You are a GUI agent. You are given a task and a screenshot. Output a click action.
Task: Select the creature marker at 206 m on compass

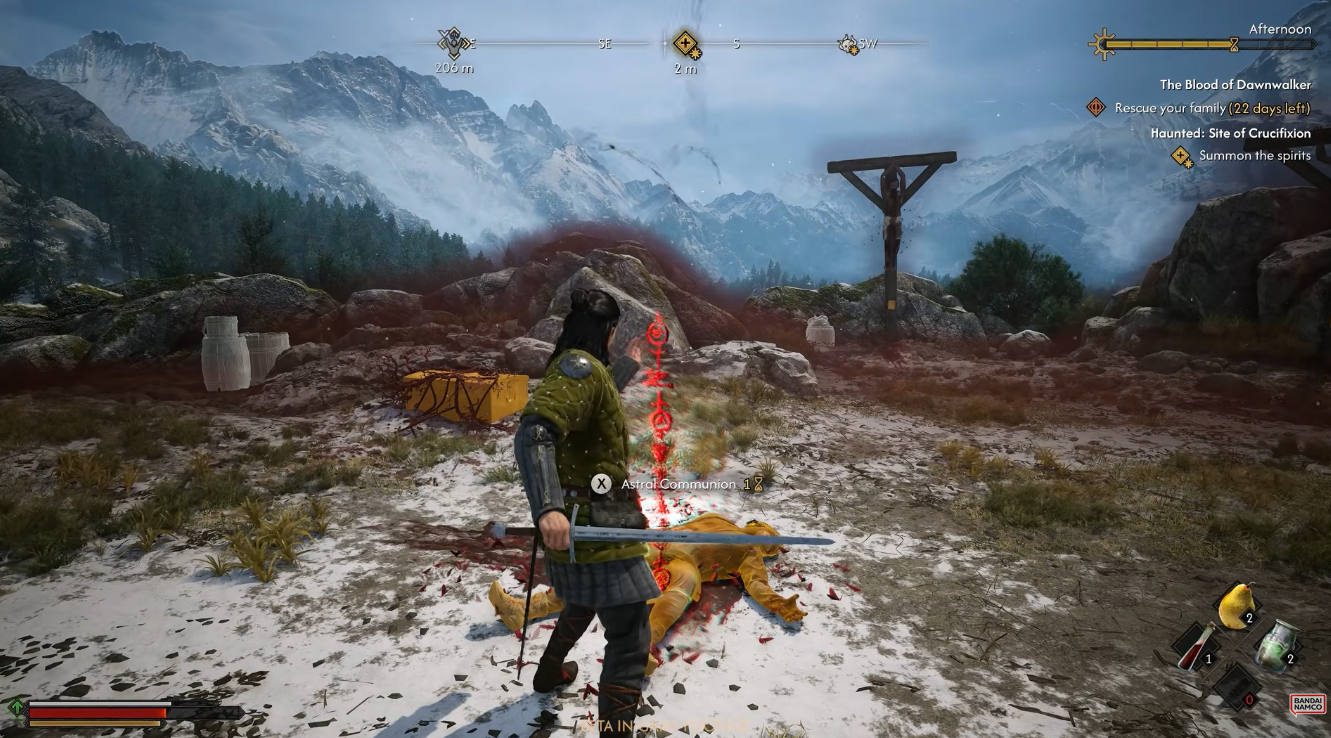pyautogui.click(x=455, y=45)
